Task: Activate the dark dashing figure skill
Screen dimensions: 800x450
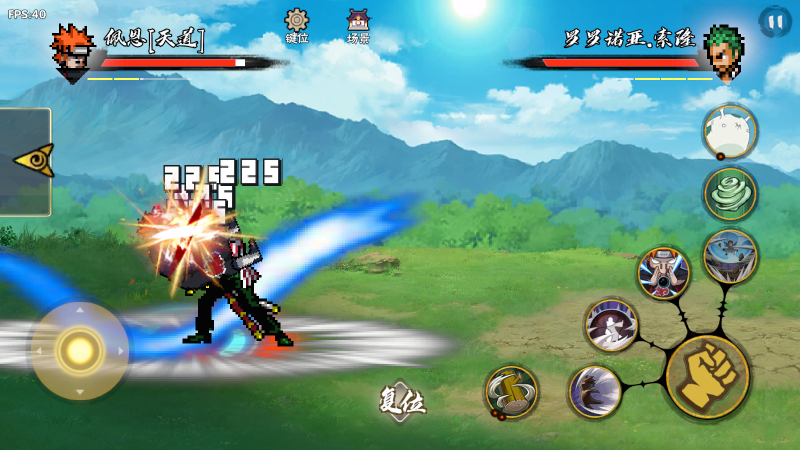Action: coord(595,391)
